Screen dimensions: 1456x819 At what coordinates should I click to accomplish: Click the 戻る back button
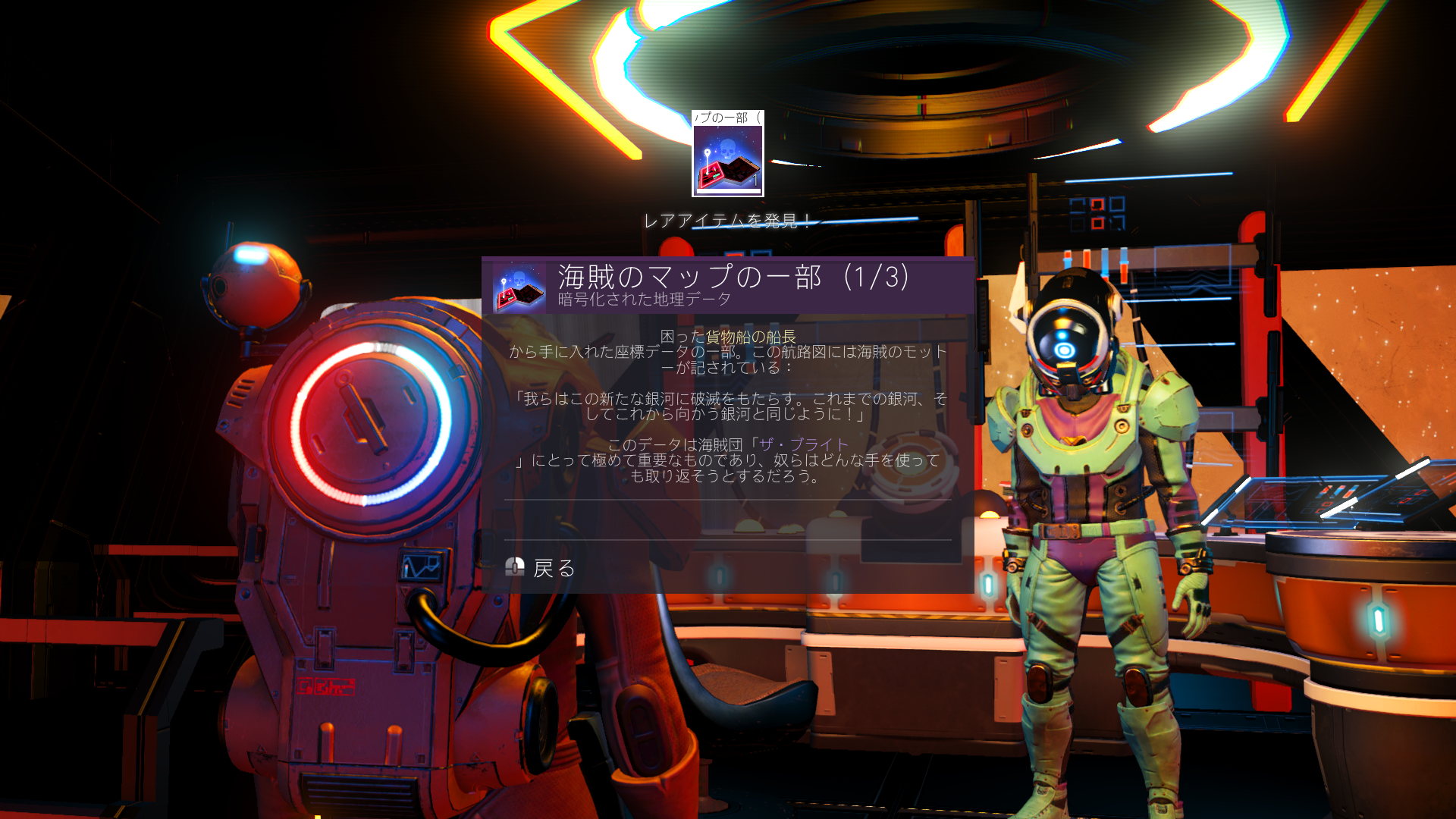click(x=541, y=568)
